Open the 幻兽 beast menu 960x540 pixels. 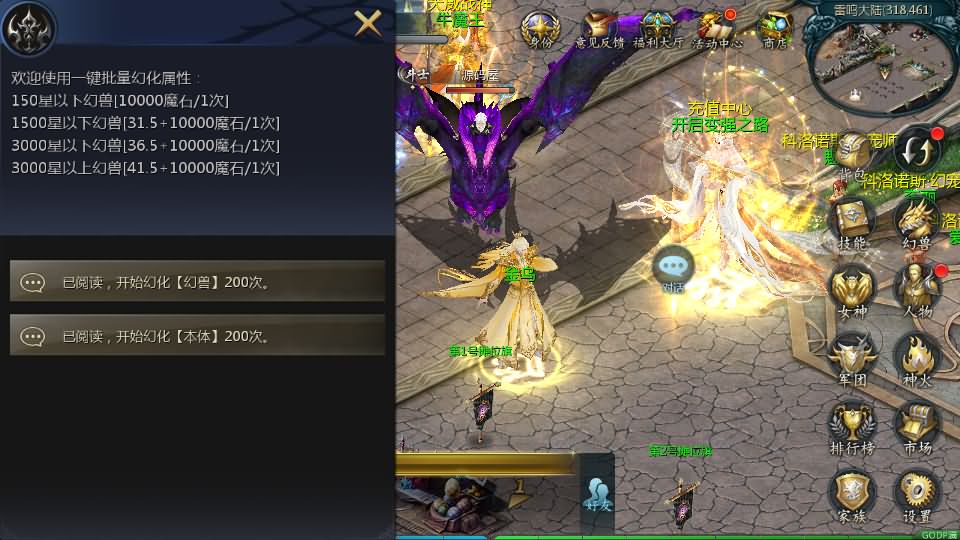(916, 222)
